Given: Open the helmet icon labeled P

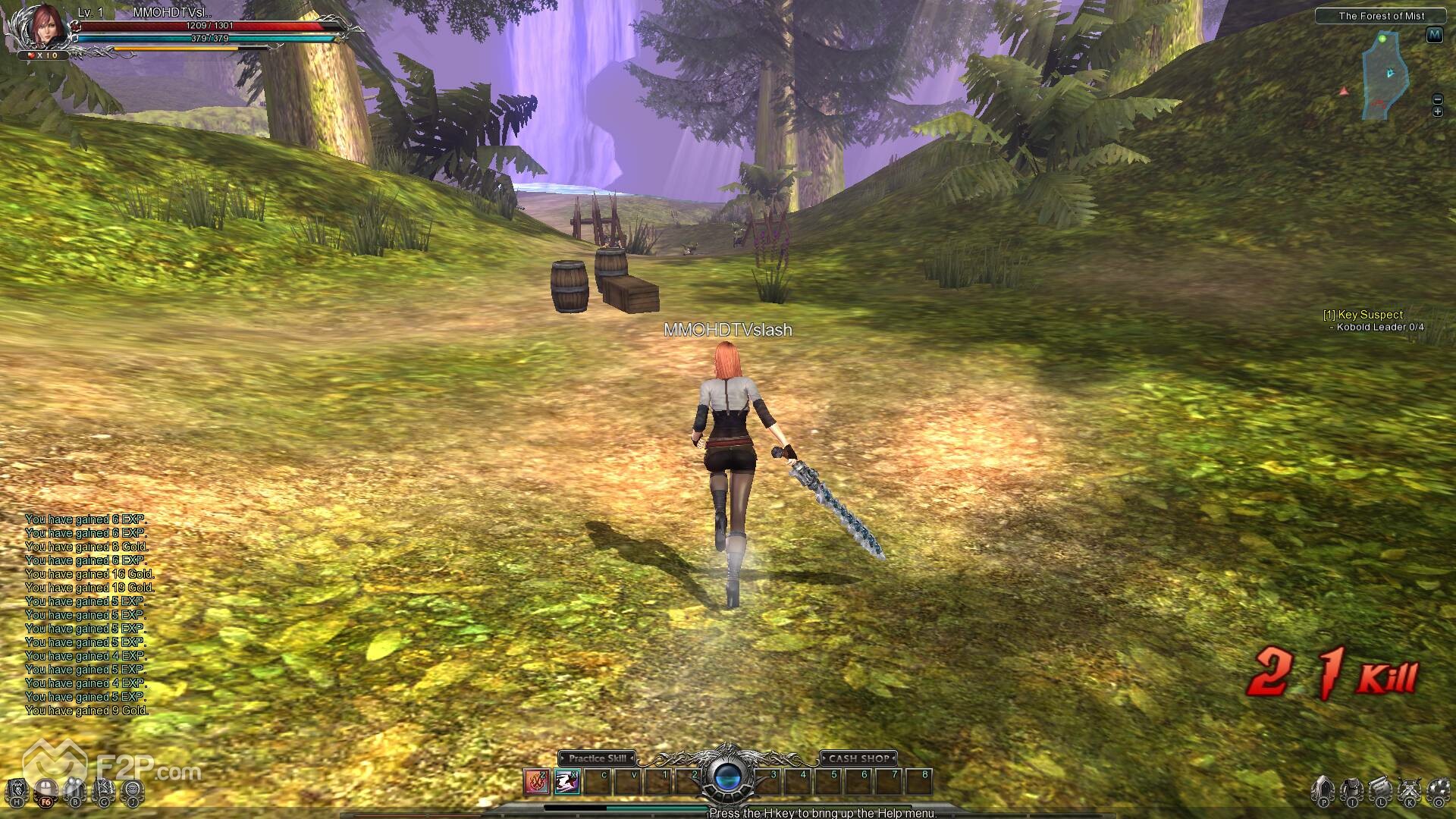Looking at the screenshot, I should [x=1323, y=790].
